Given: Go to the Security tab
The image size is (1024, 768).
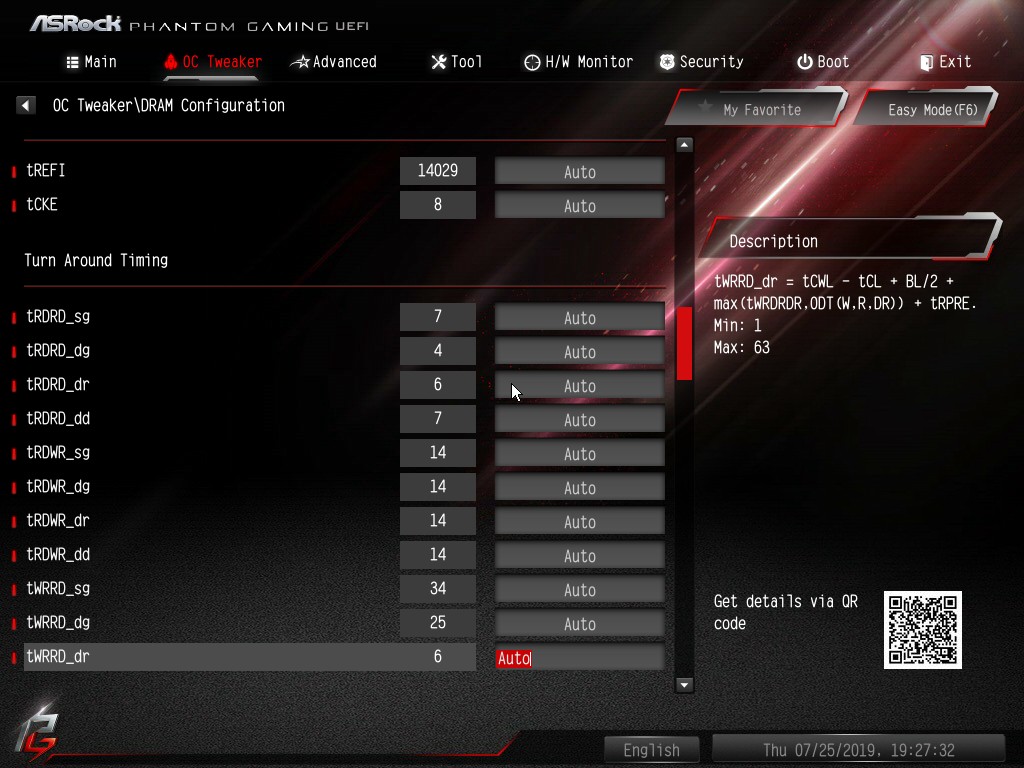Looking at the screenshot, I should pos(700,62).
